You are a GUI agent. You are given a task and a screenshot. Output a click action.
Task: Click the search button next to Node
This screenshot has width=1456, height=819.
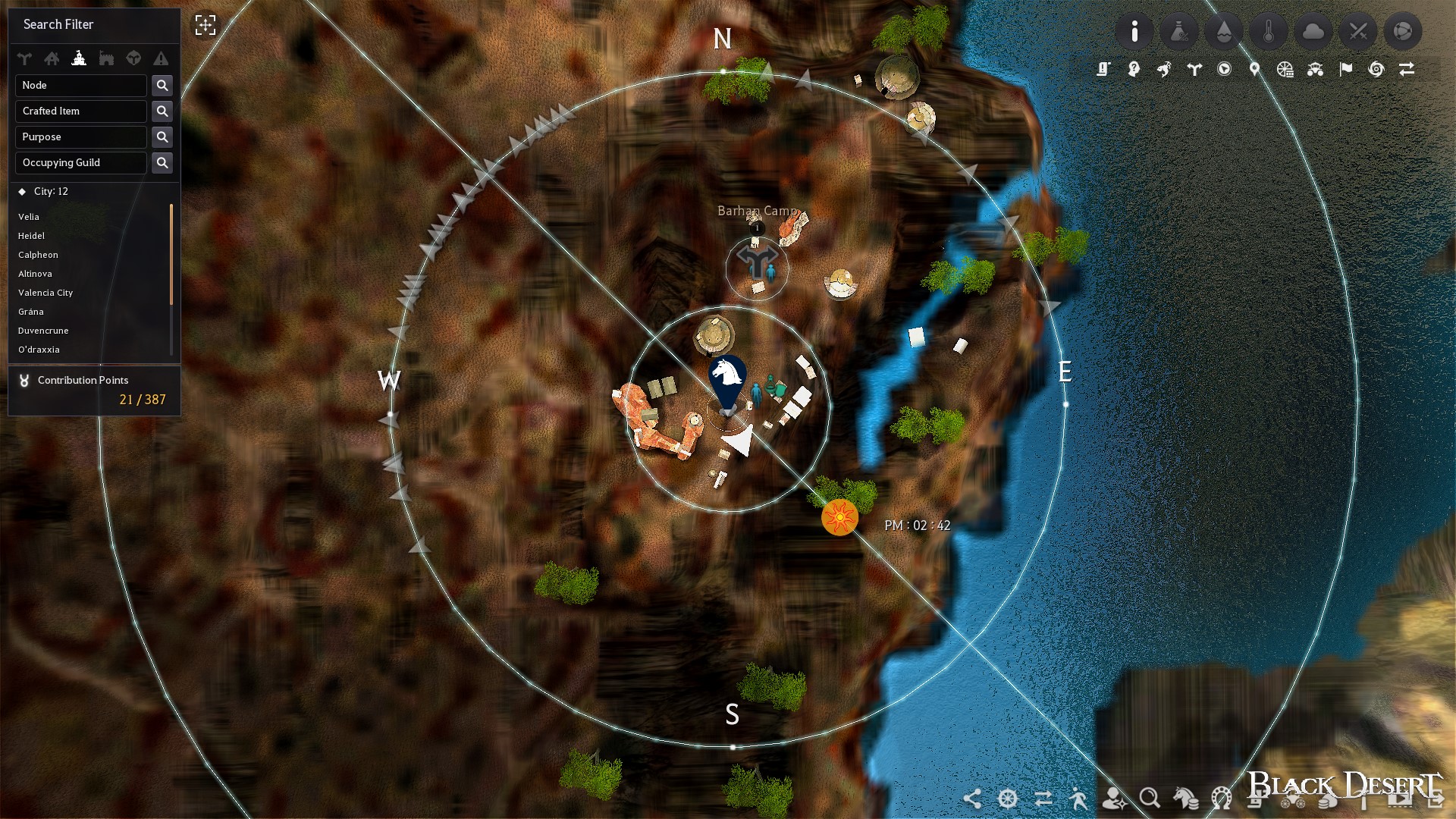[x=162, y=85]
